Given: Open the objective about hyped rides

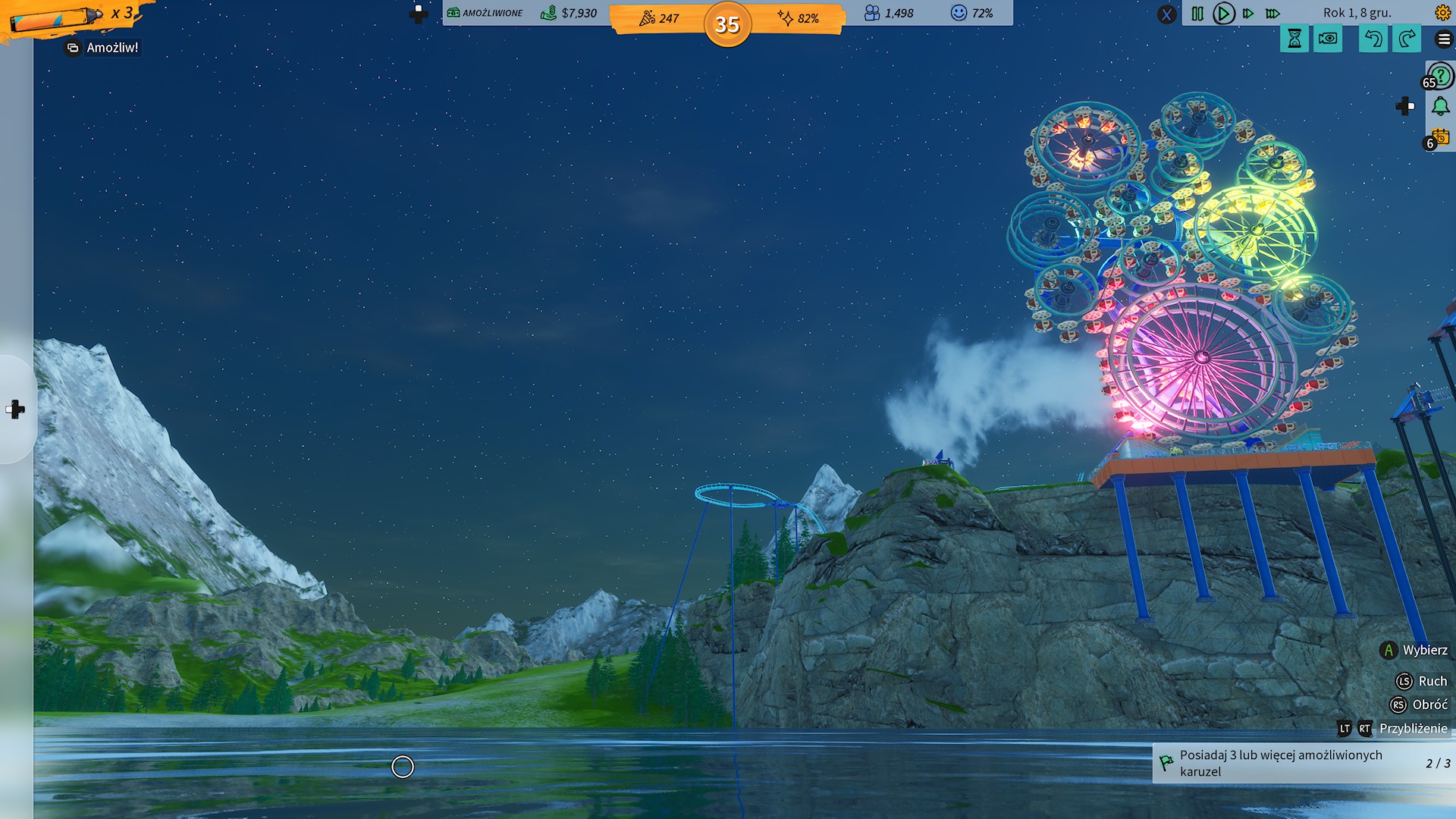Looking at the screenshot, I should pyautogui.click(x=1303, y=763).
